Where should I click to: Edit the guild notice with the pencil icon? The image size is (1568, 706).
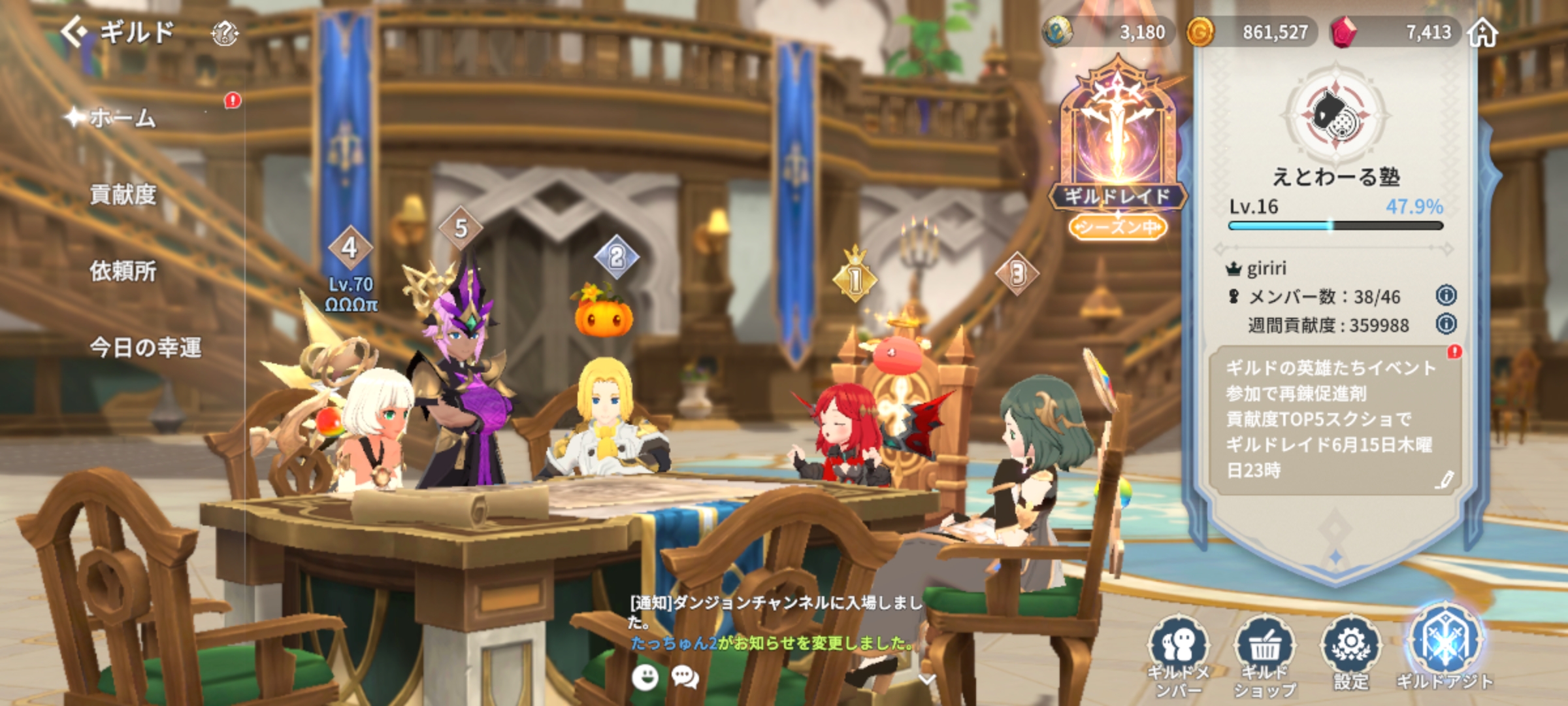(1444, 480)
